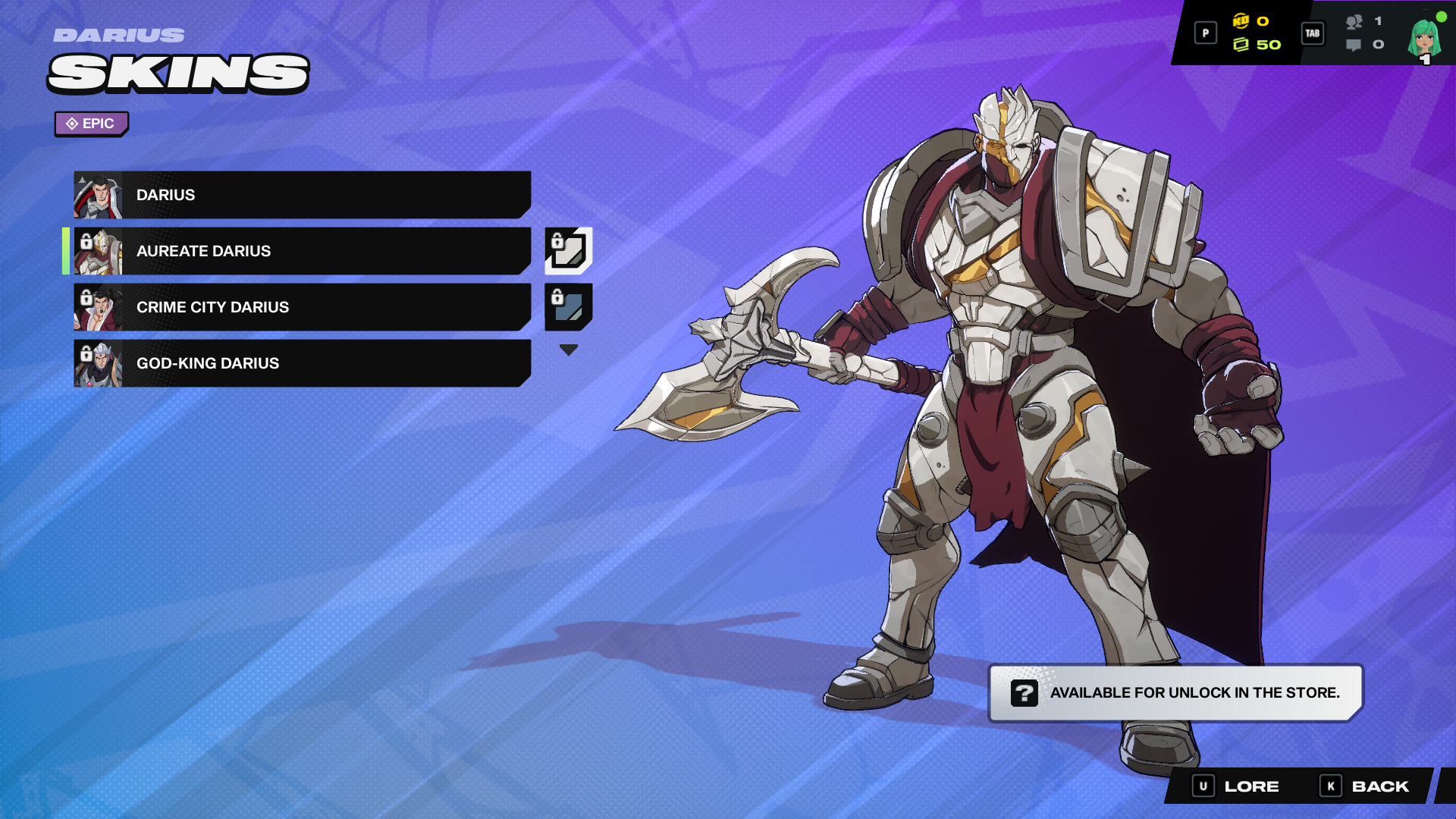Viewport: 1456px width, 819px height.
Task: Expand the chroma list under Crime City Darius
Action: (567, 349)
